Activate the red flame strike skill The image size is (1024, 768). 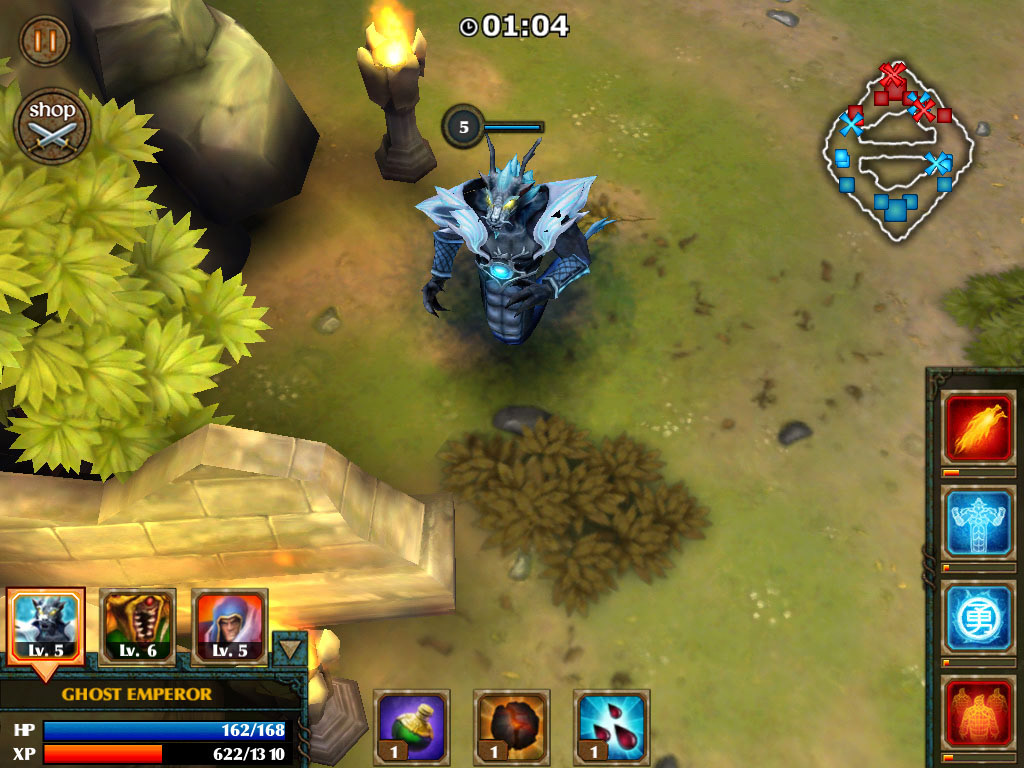click(979, 428)
